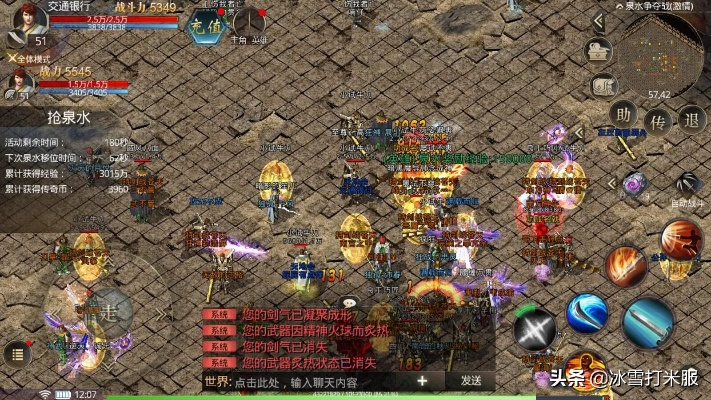
Task: Toggle 自动战斗 auto-battle
Action: [x=687, y=186]
